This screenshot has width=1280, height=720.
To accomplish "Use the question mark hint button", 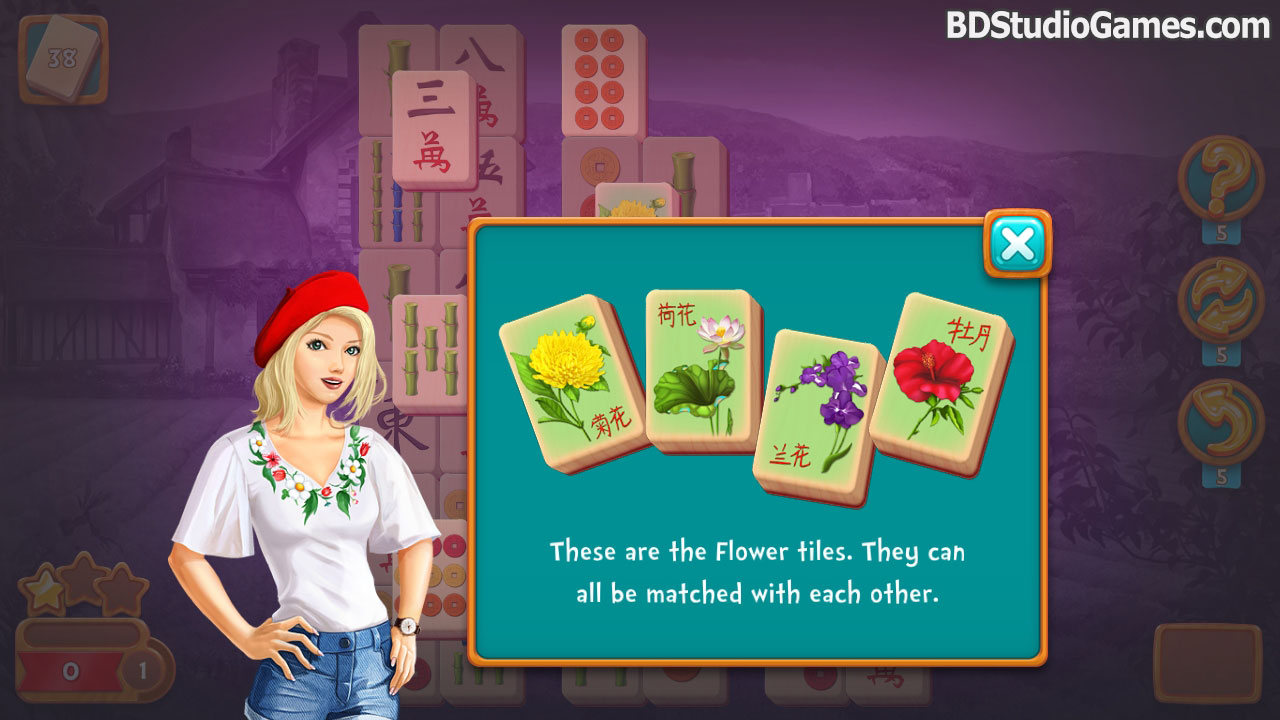I will tap(1220, 180).
